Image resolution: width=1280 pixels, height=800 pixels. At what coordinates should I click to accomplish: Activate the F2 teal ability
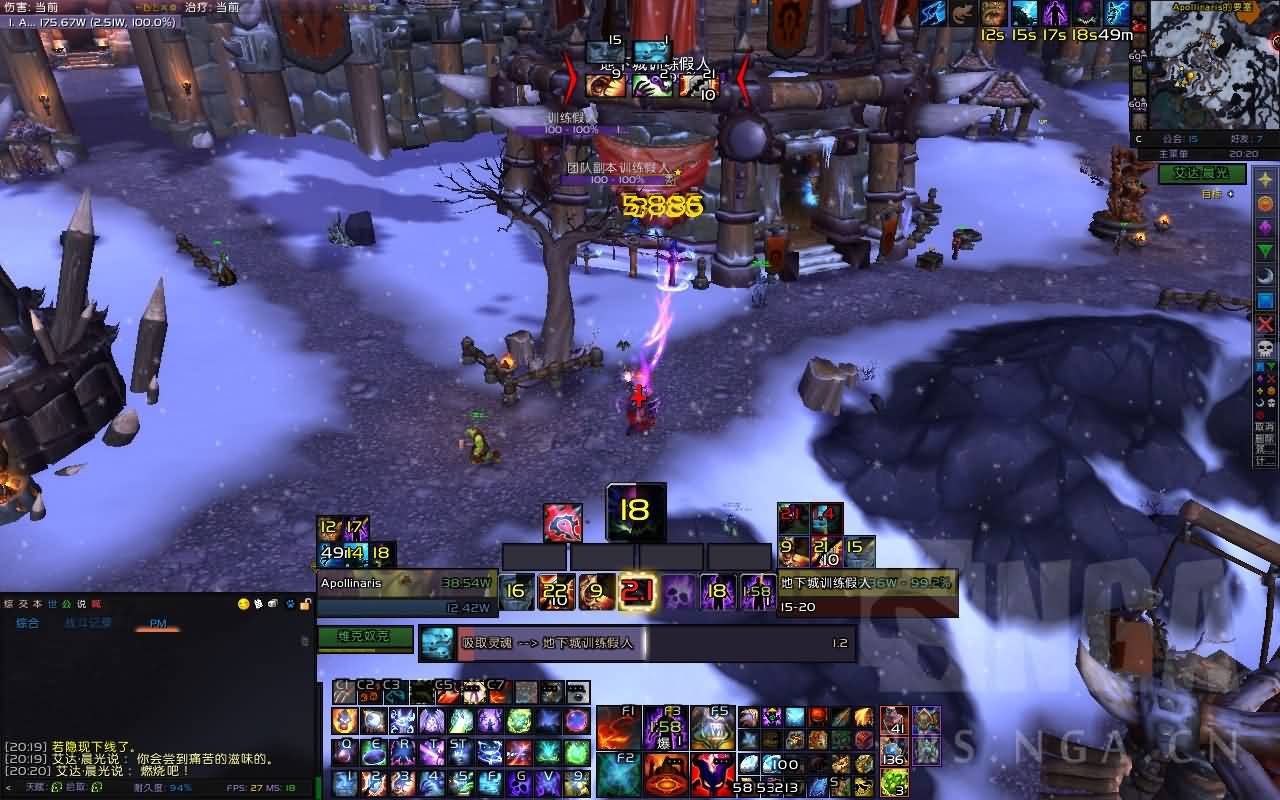tap(619, 774)
